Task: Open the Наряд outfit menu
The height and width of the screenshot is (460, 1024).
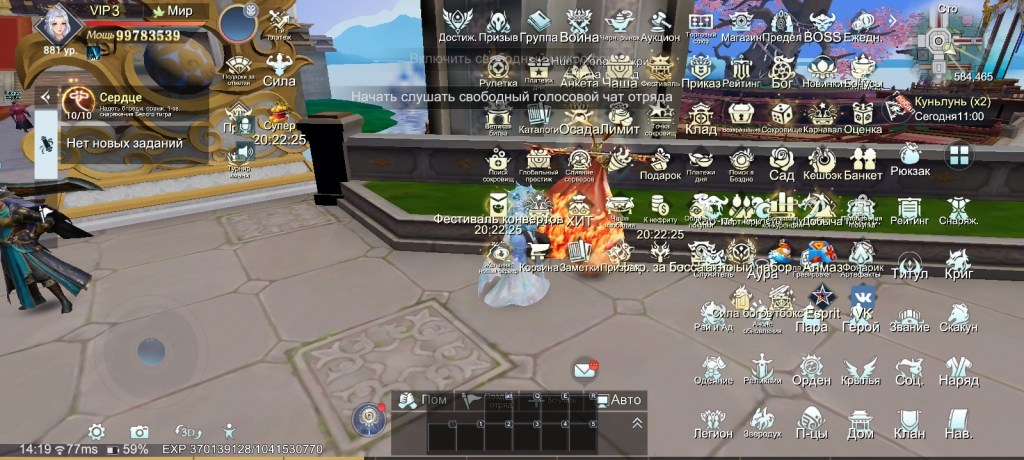Action: coord(958,369)
